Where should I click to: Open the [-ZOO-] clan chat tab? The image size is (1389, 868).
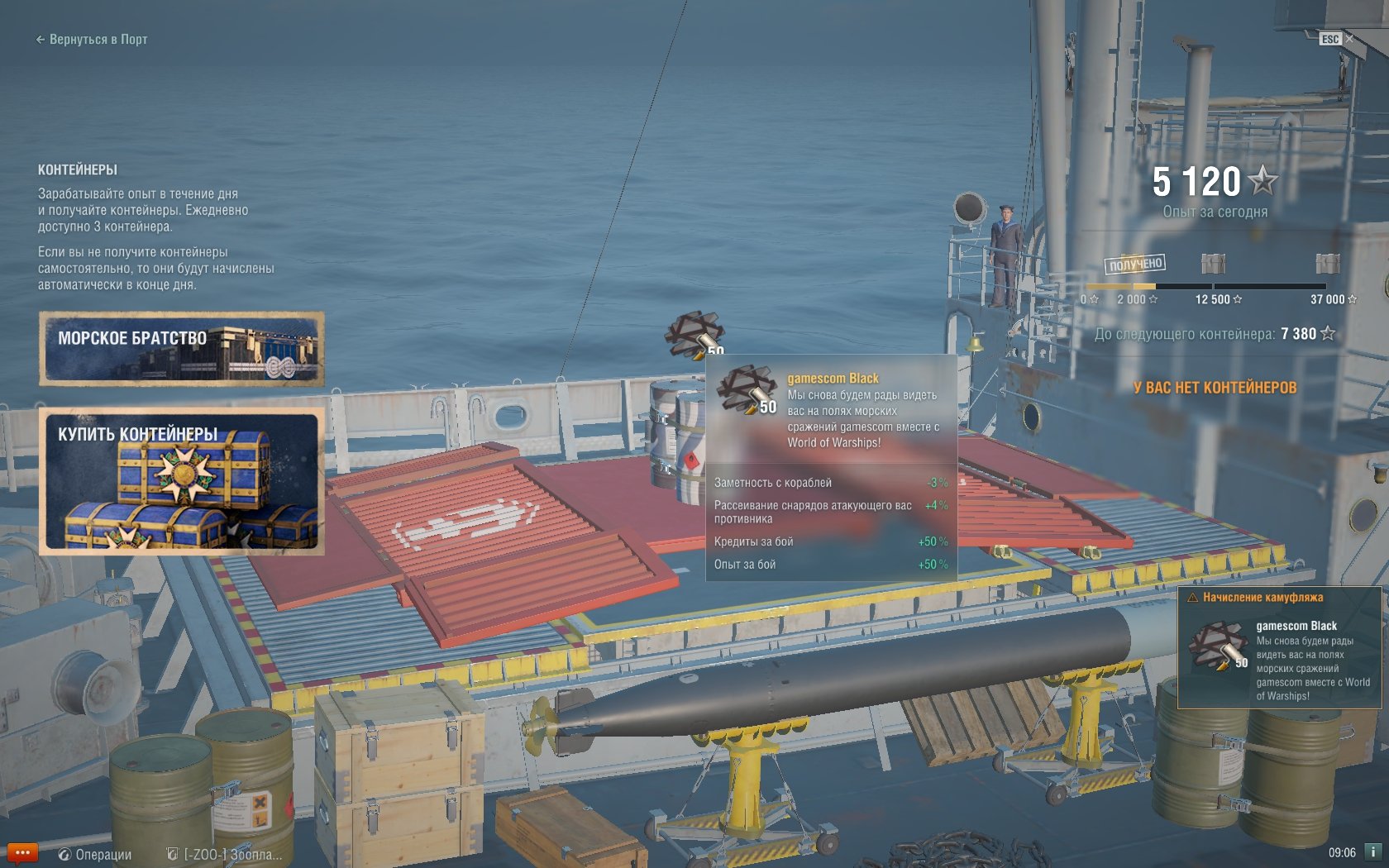225,854
